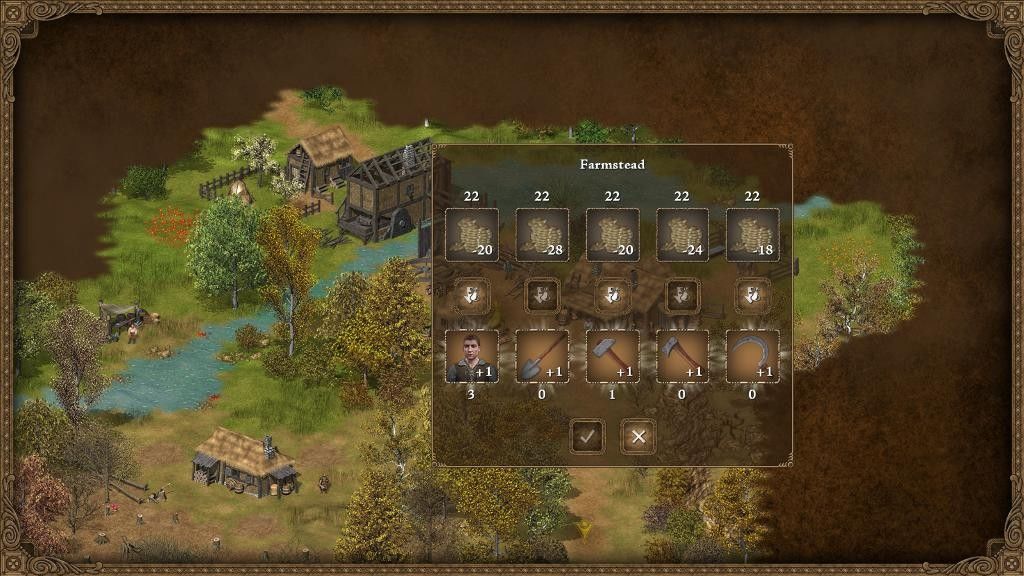The height and width of the screenshot is (576, 1024).
Task: Pick the hammer +1 tool icon
Action: coord(612,356)
